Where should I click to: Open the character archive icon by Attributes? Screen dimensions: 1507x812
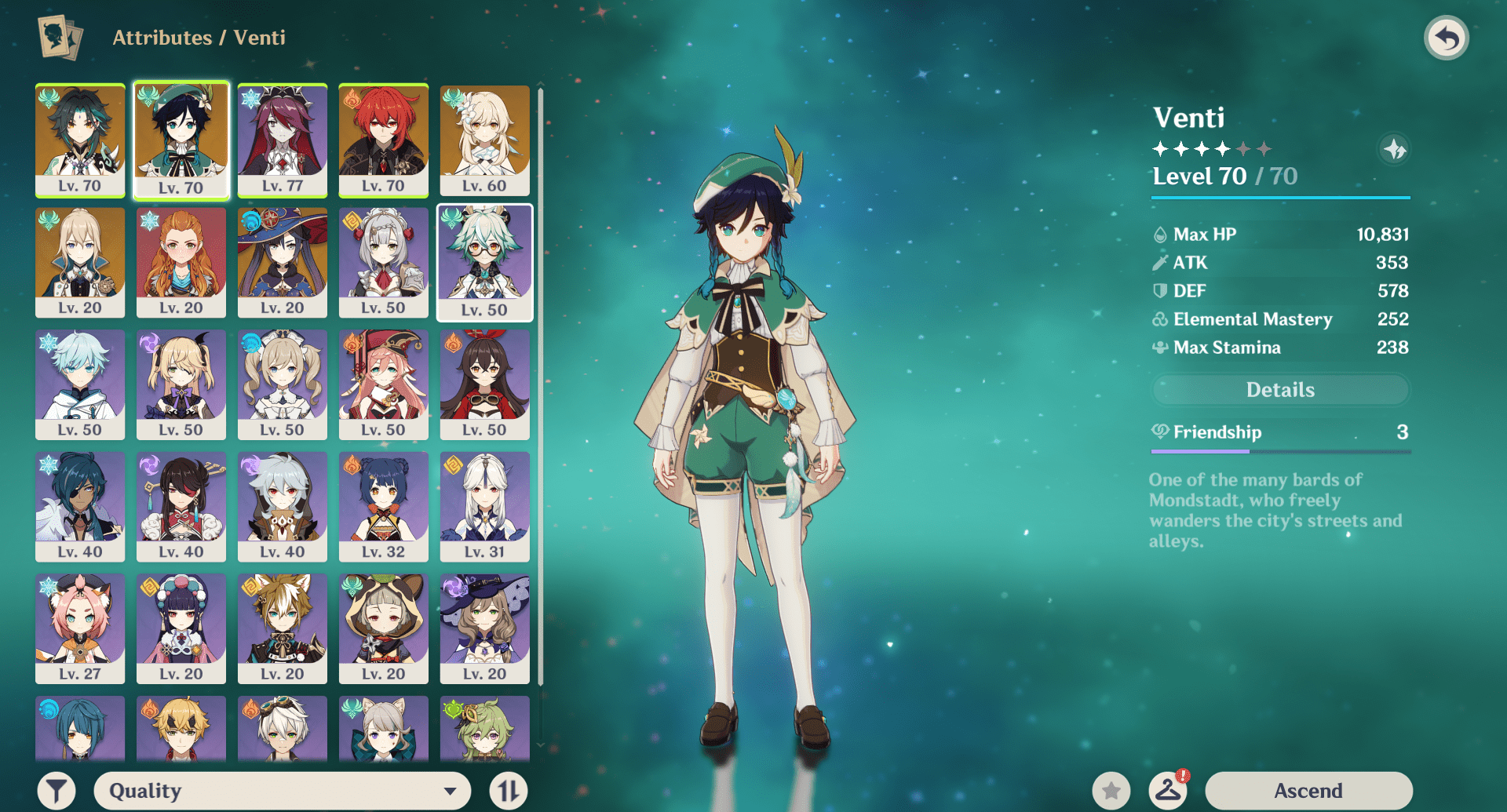[60, 38]
